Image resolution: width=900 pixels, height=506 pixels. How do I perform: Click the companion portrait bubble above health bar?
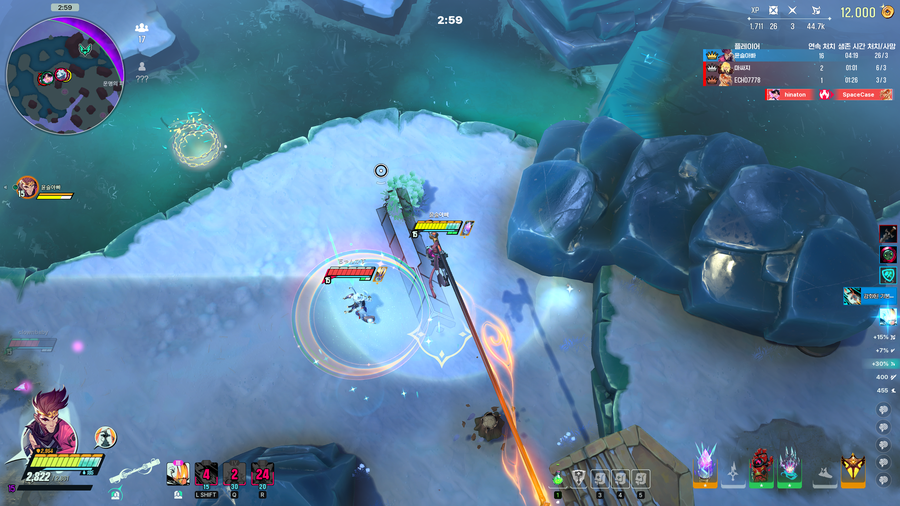click(105, 436)
